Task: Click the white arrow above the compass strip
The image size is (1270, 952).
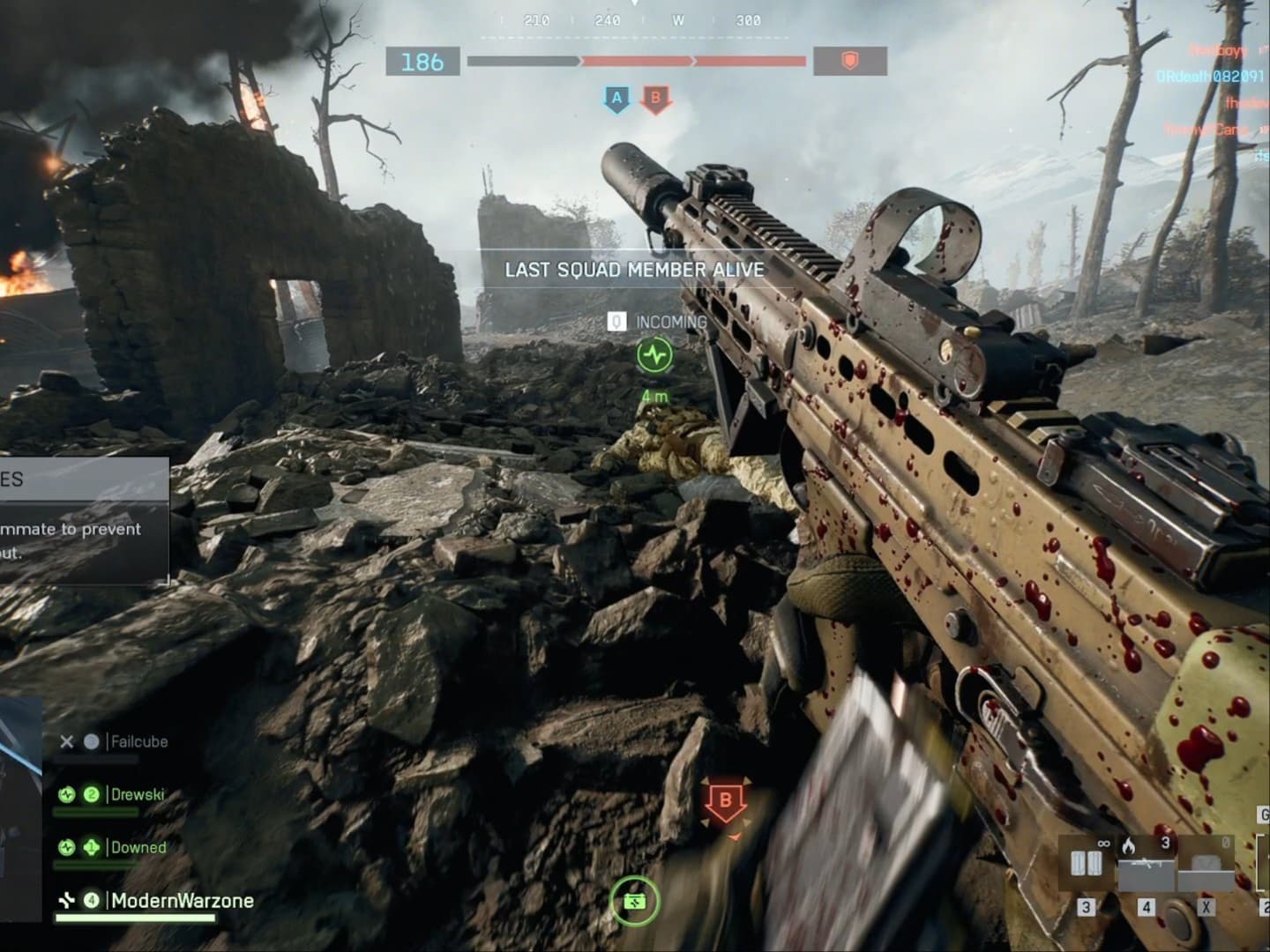Action: tap(634, 5)
